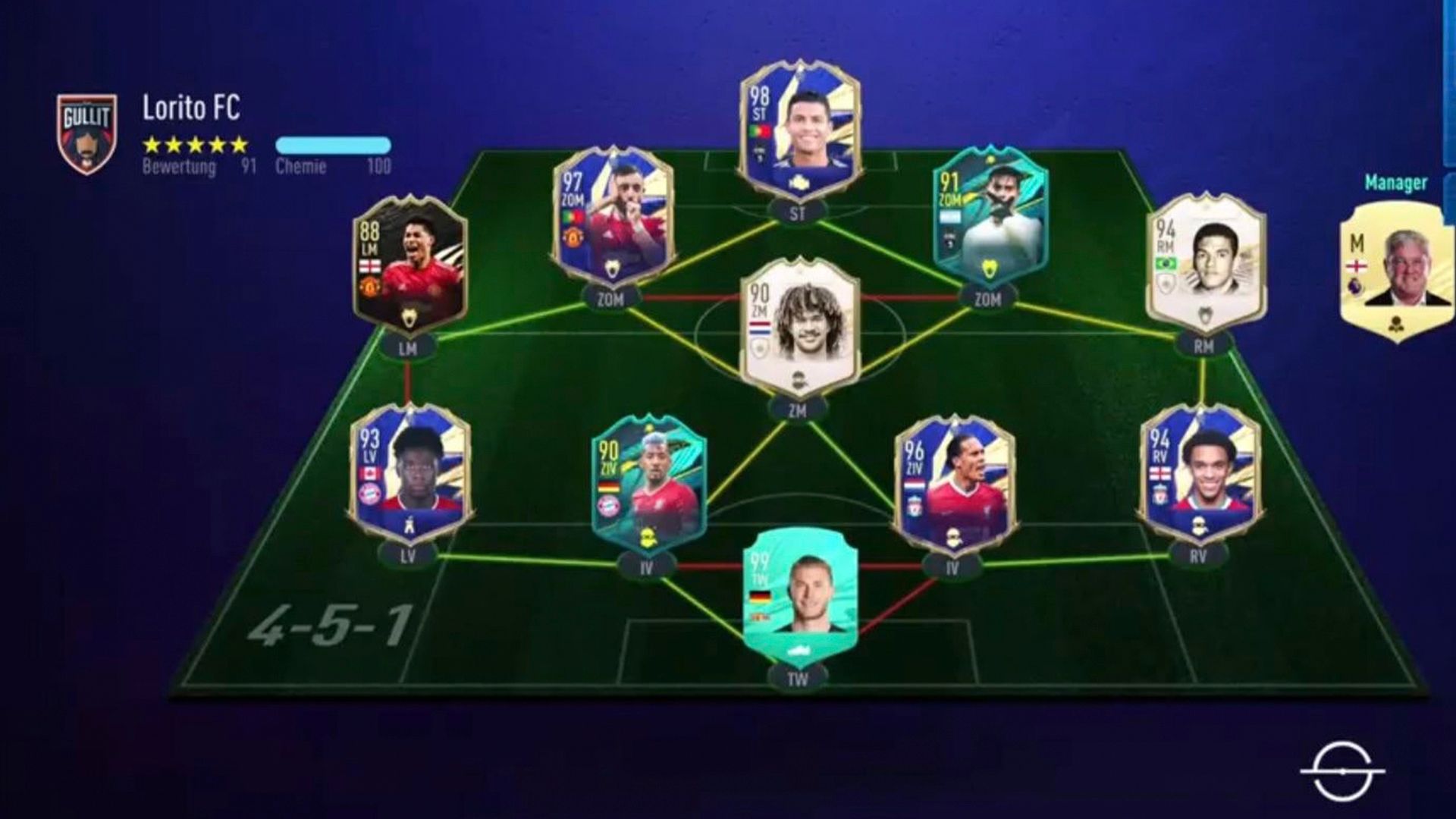The image size is (1456, 819).
Task: Click the ST position badge below Ronaldo
Action: point(800,213)
